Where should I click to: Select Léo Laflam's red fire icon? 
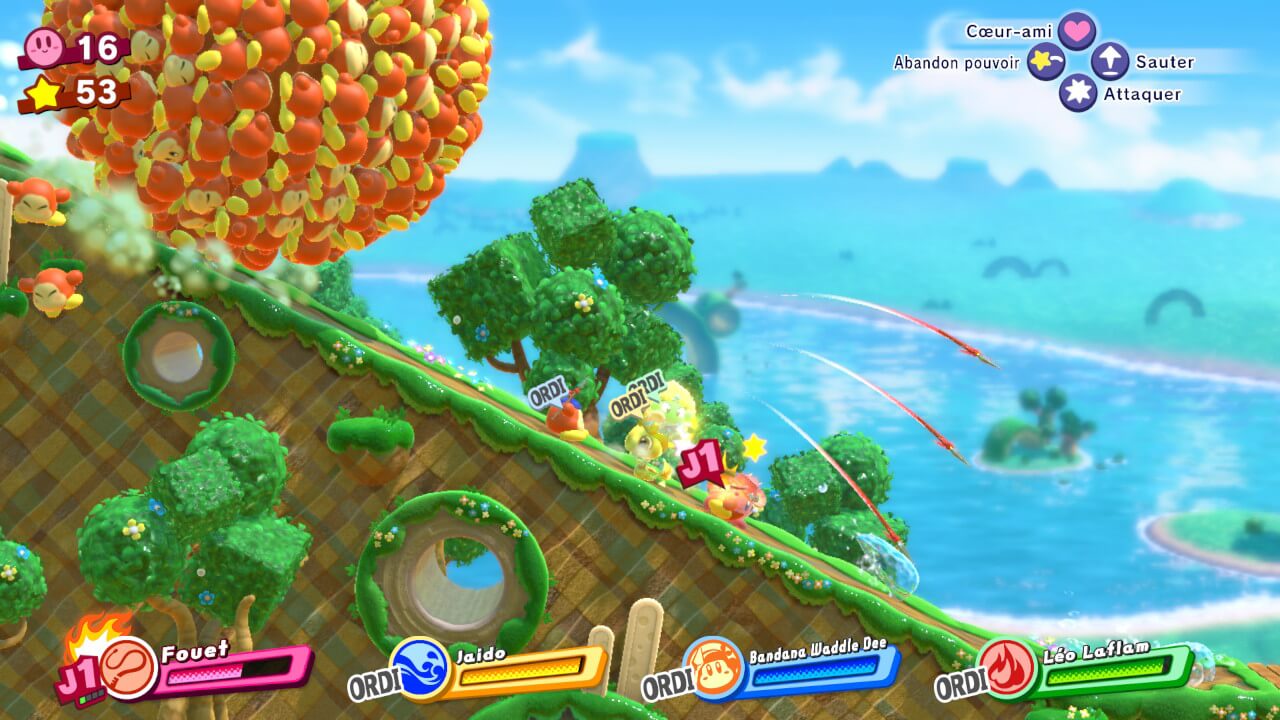[1006, 667]
